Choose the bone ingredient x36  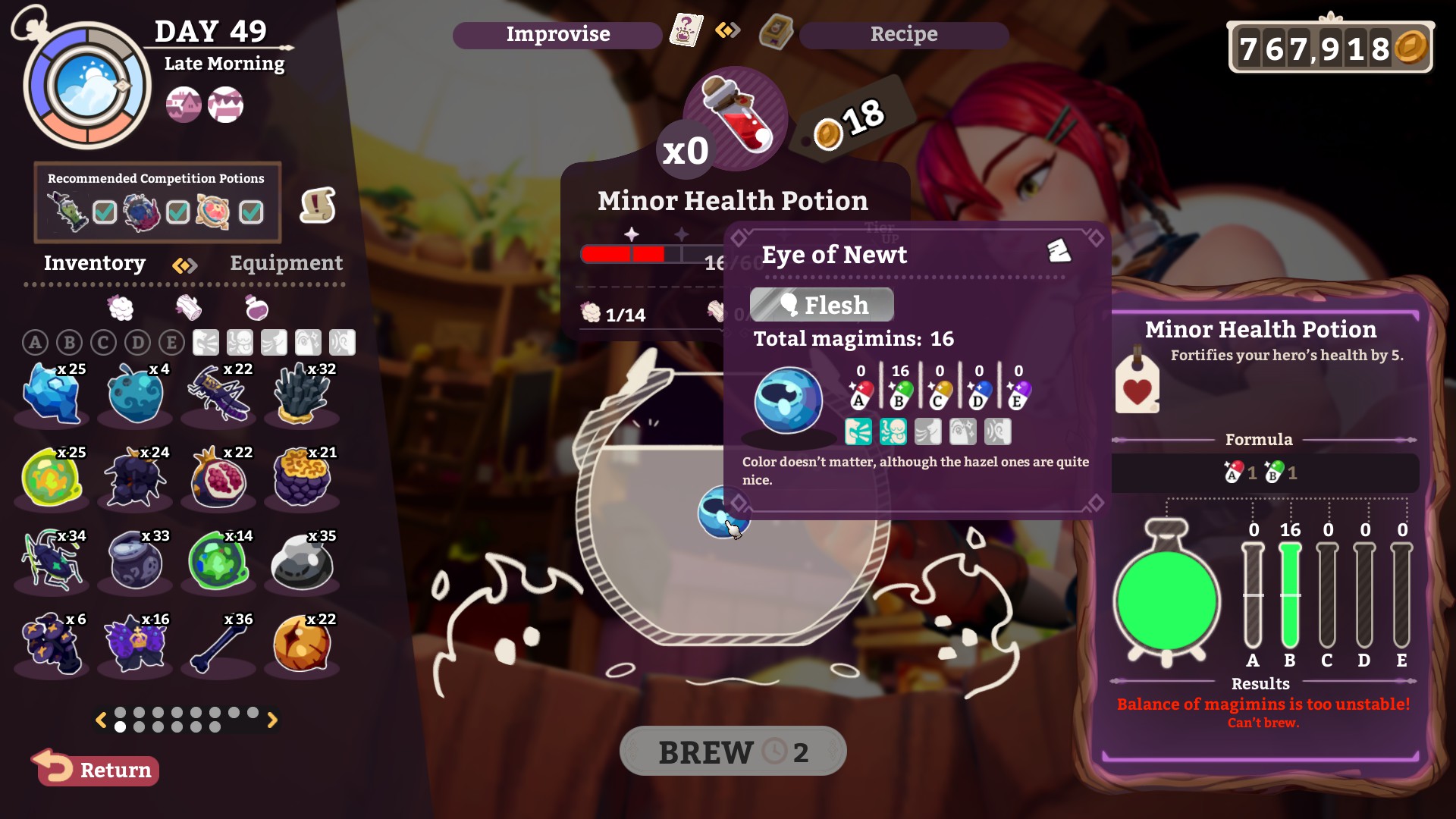coord(219,645)
